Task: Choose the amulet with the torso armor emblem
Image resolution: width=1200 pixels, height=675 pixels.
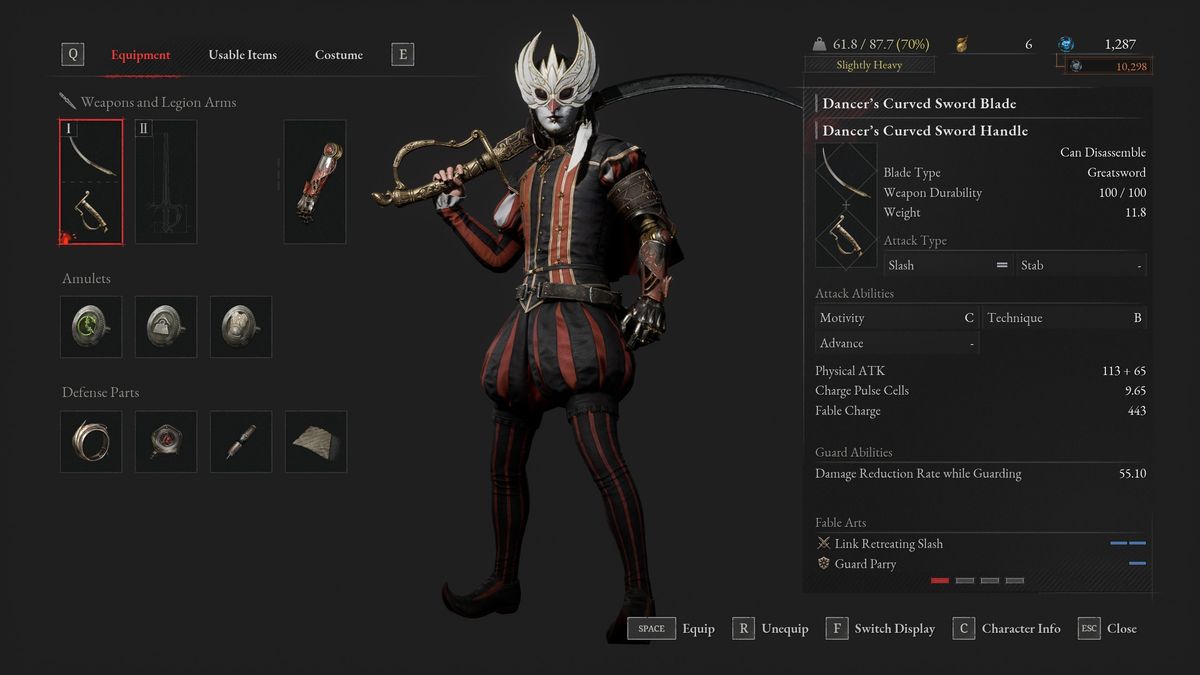Action: [241, 327]
